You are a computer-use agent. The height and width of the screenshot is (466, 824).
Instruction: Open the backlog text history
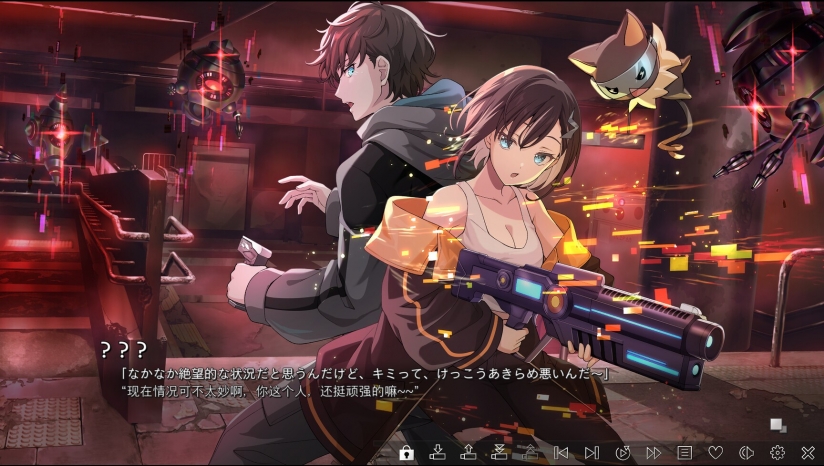(684, 453)
